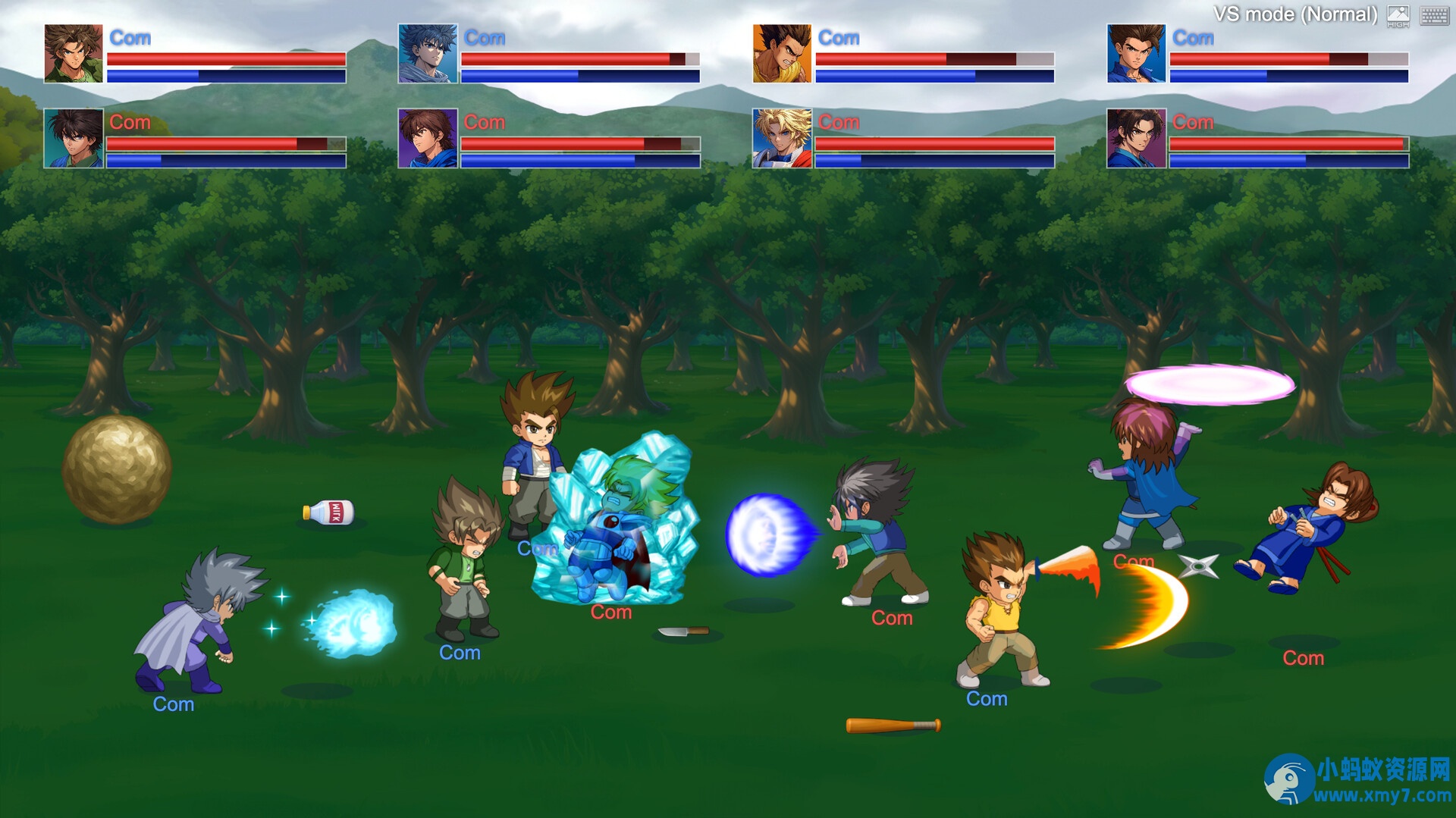1456x818 pixels.
Task: Click the blue-haired fighter portrait top row
Action: click(428, 52)
